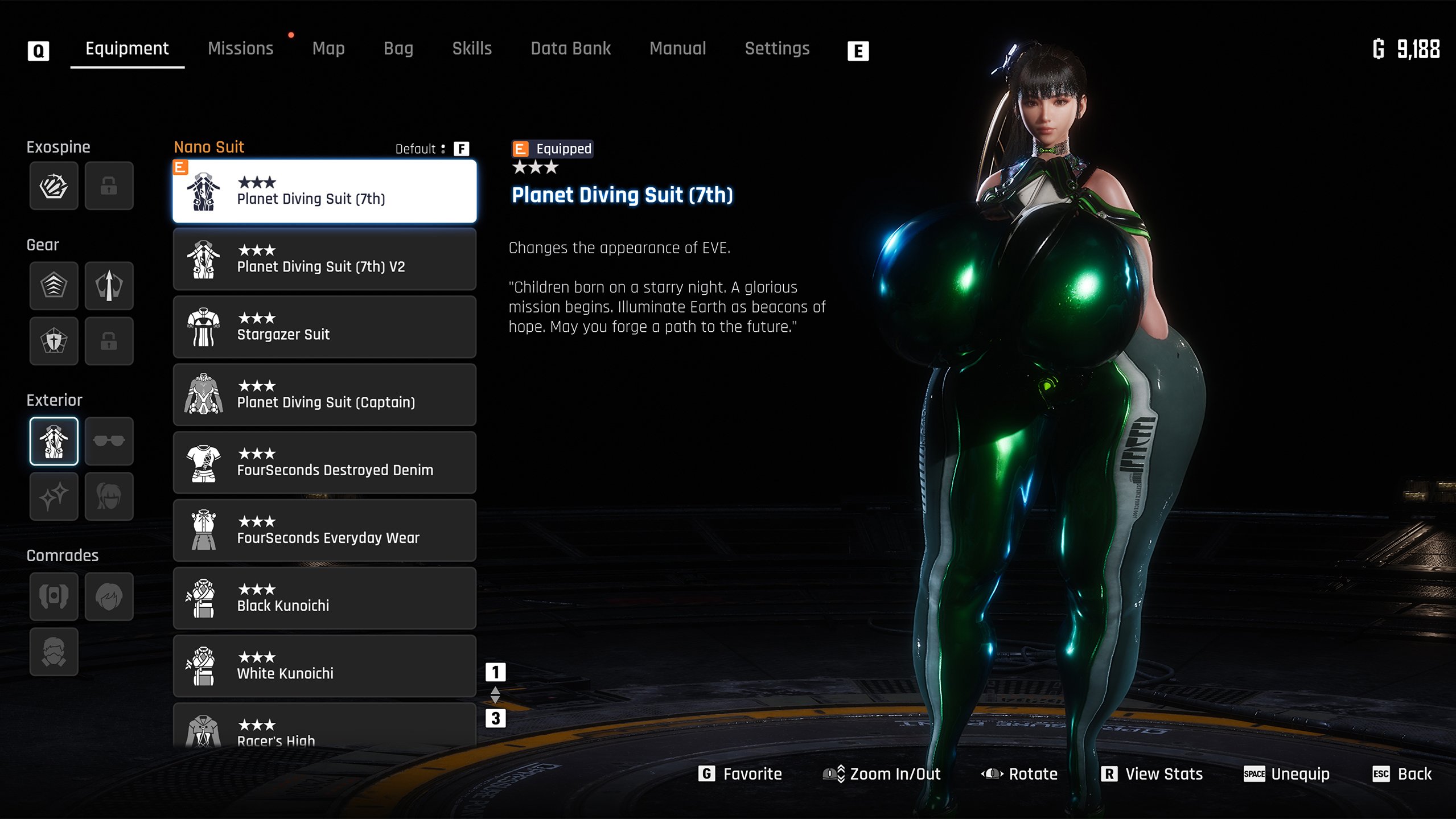Select the Black Kunoichi suit
The width and height of the screenshot is (1456, 819).
coord(324,598)
